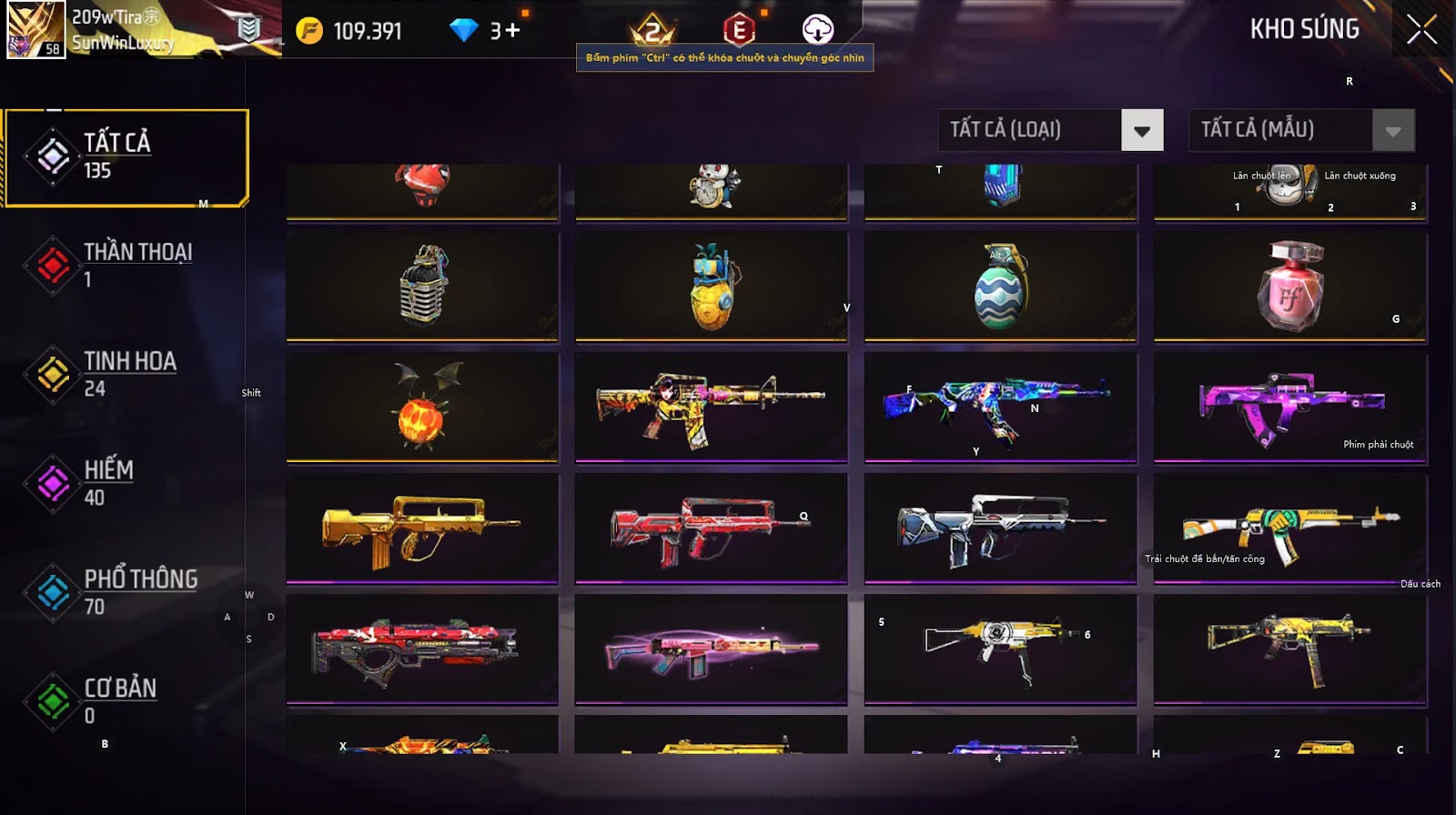Click the cloud download icon

(x=817, y=30)
